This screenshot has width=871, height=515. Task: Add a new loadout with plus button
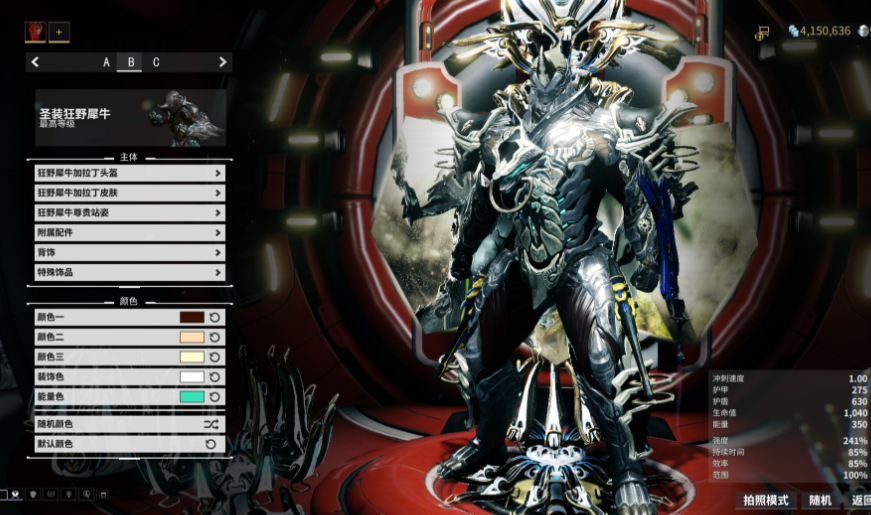(59, 32)
